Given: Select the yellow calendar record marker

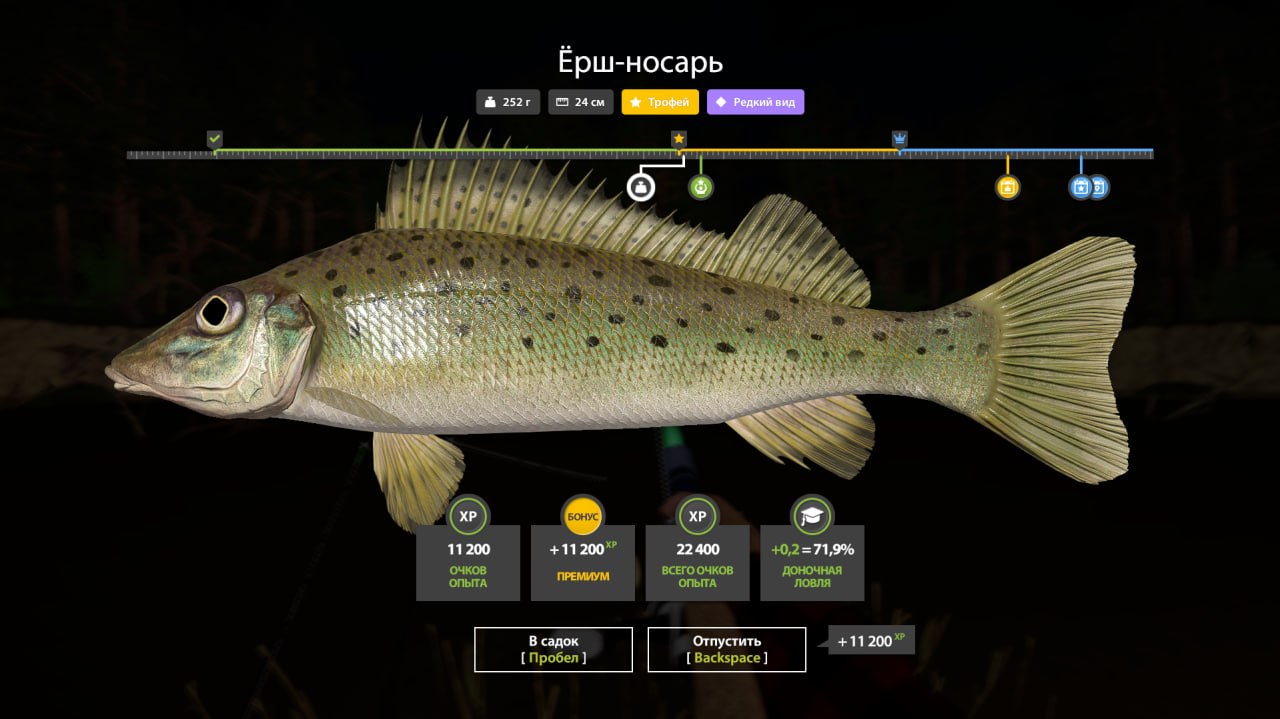Looking at the screenshot, I should coord(1007,187).
